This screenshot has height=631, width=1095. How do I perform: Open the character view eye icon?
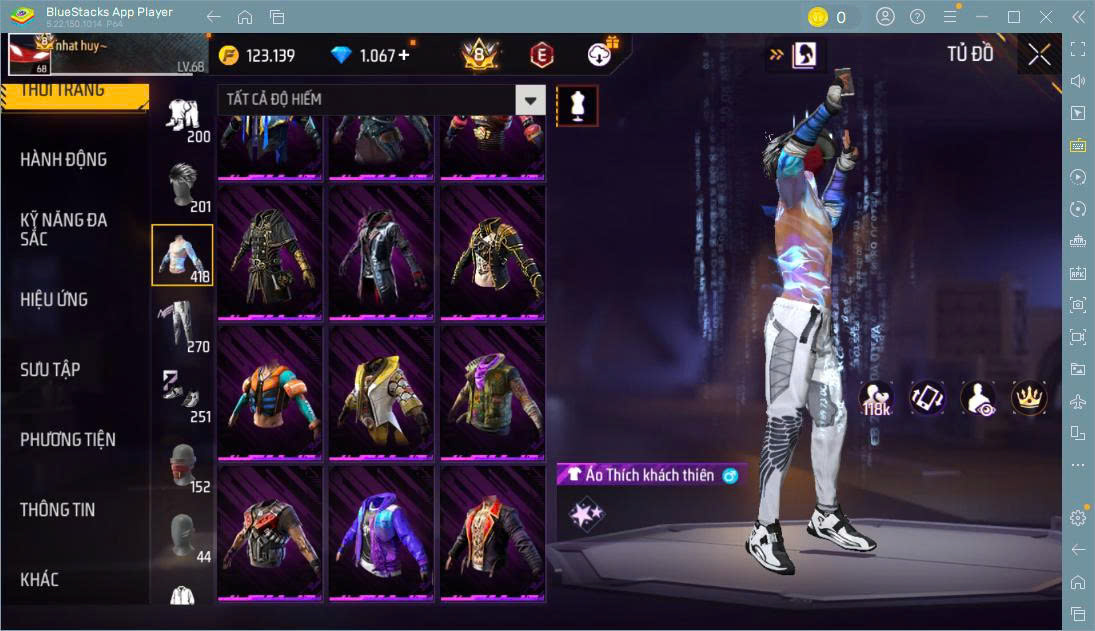(x=977, y=398)
